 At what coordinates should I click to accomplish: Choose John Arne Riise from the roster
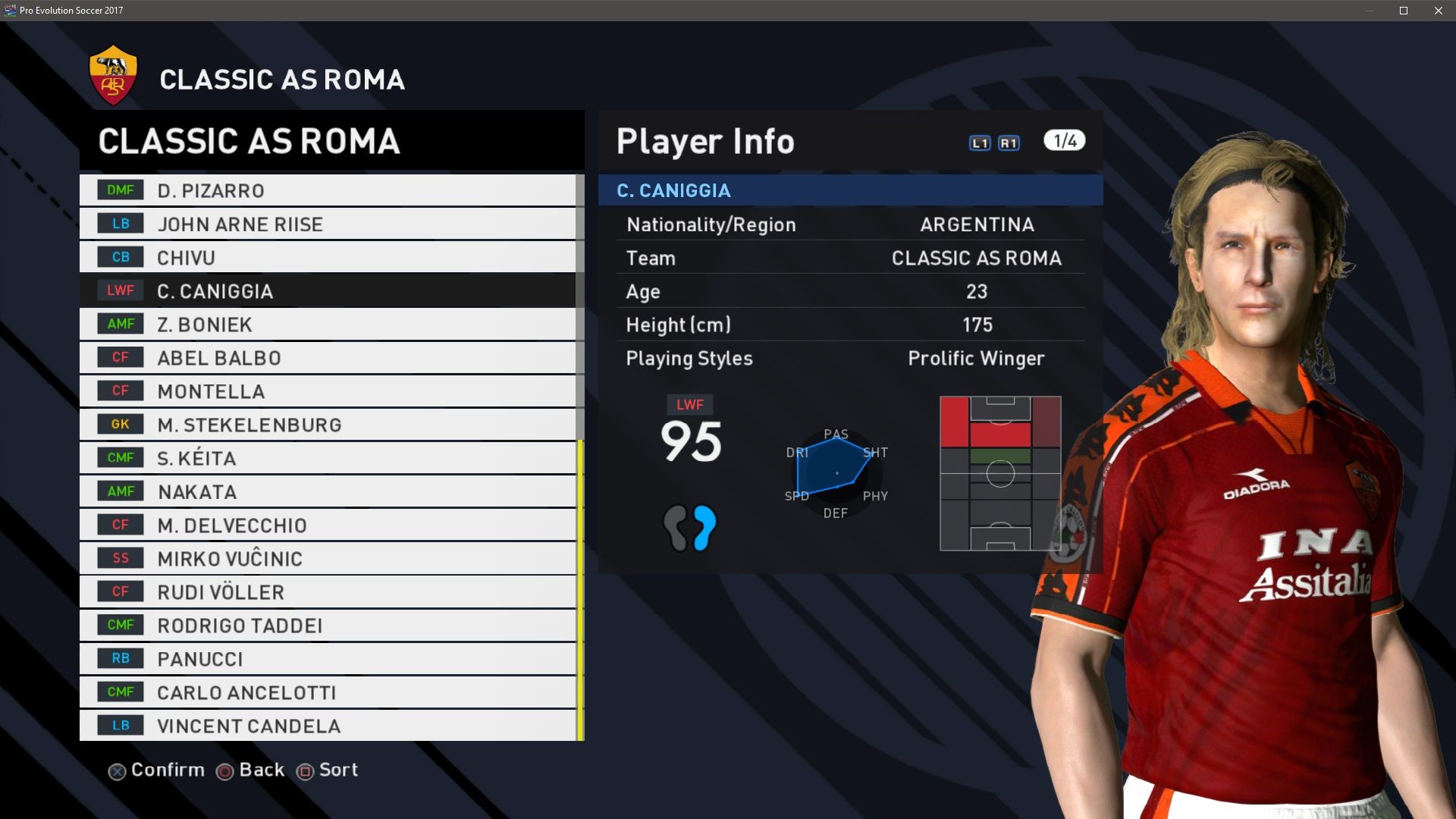[x=328, y=224]
